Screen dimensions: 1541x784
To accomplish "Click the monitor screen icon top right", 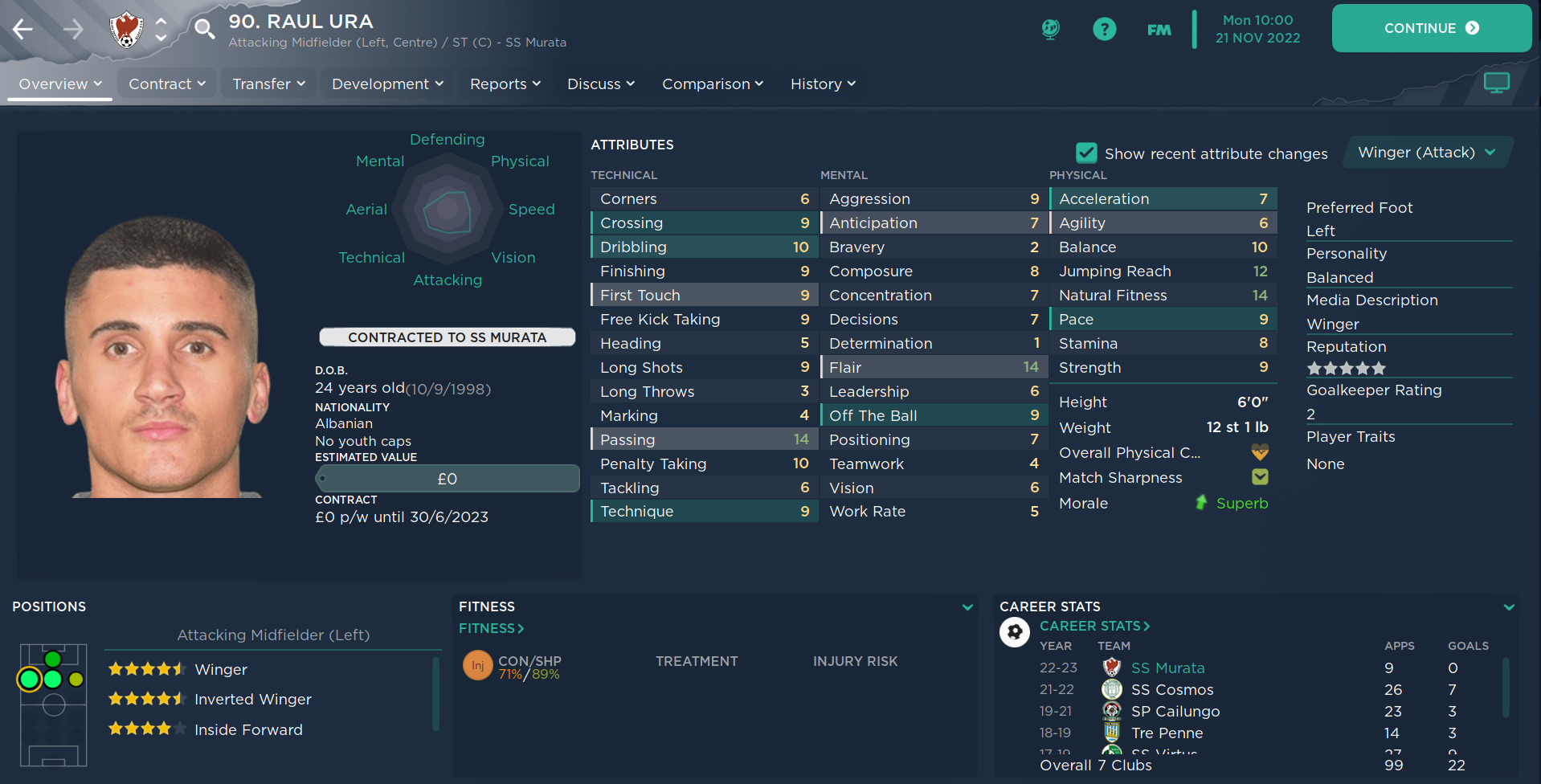I will (x=1496, y=83).
